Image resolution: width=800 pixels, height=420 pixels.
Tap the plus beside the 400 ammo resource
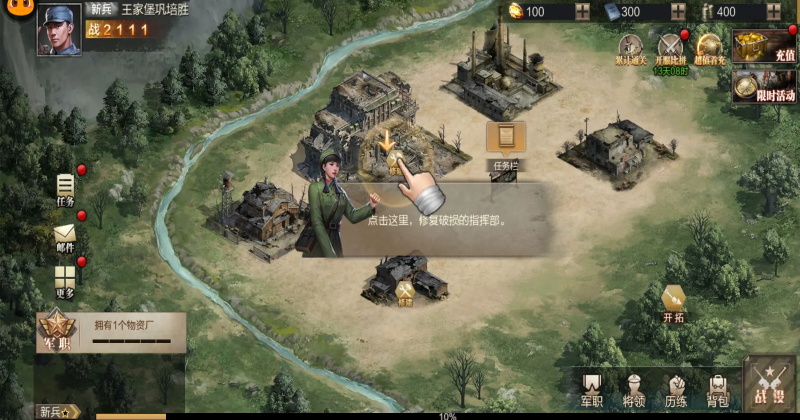point(775,12)
